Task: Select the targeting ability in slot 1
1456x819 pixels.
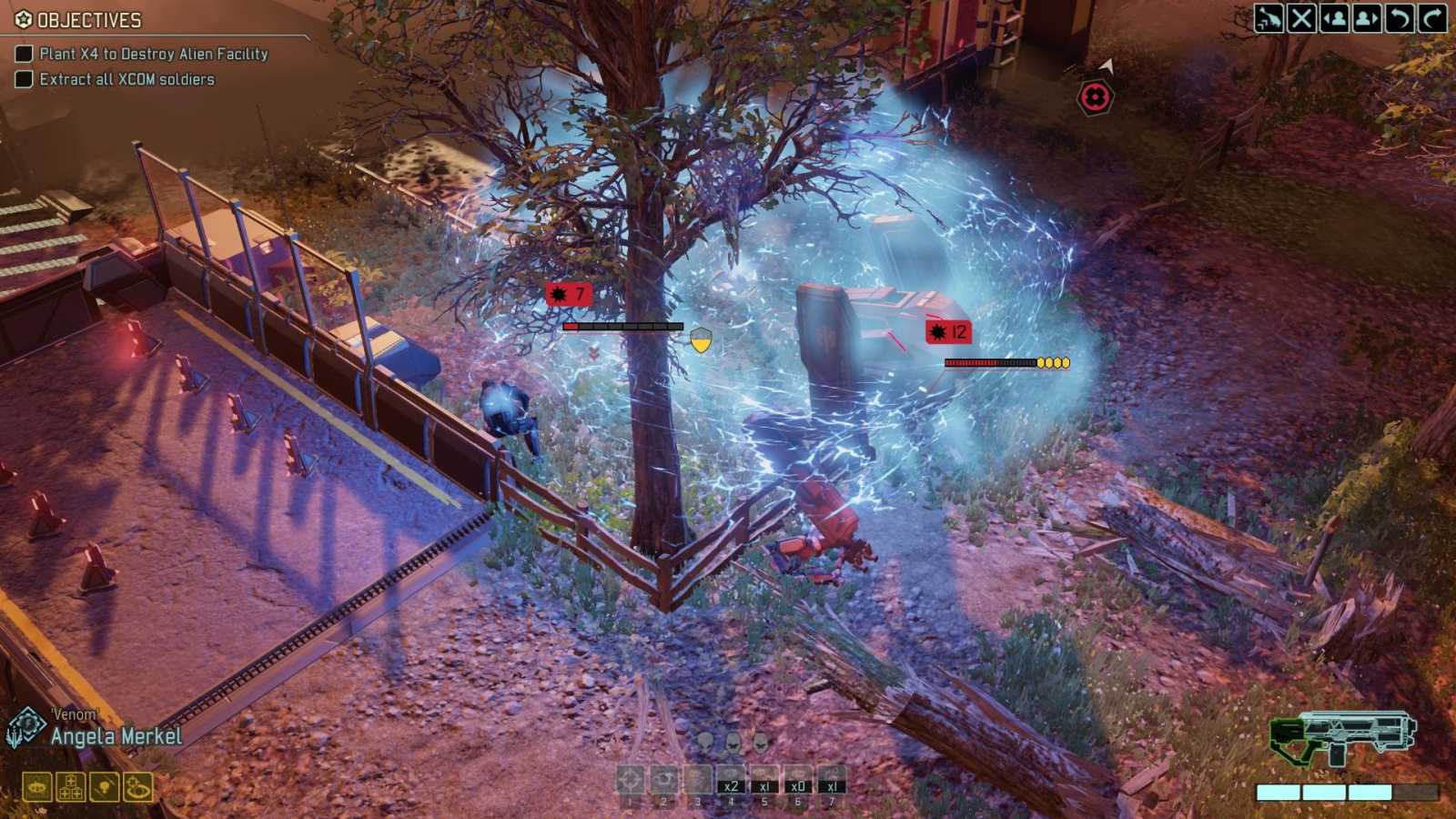Action: 629,779
